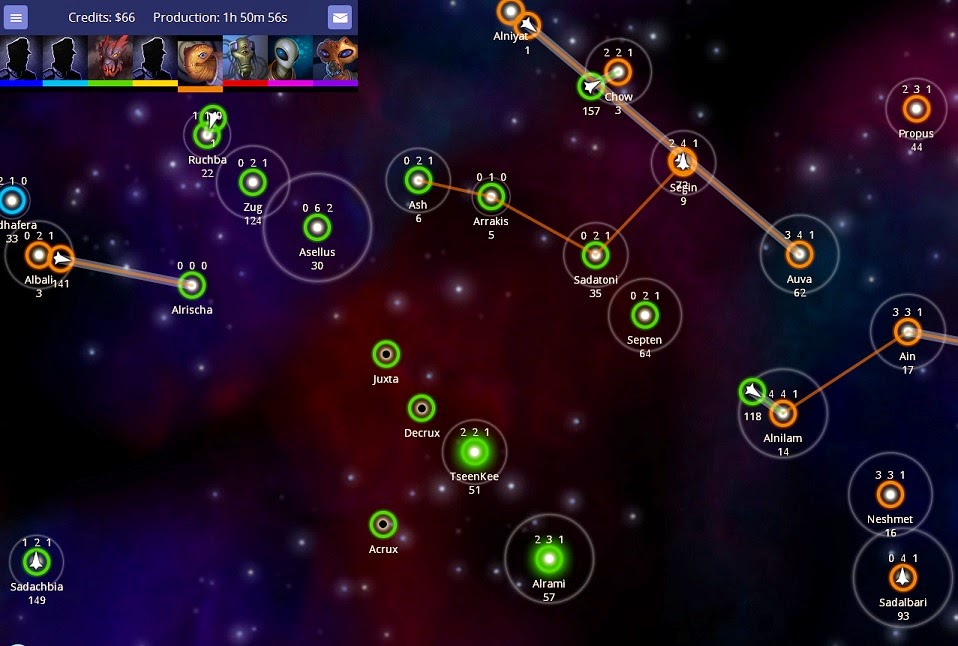Select the TseenKee star

click(x=474, y=453)
